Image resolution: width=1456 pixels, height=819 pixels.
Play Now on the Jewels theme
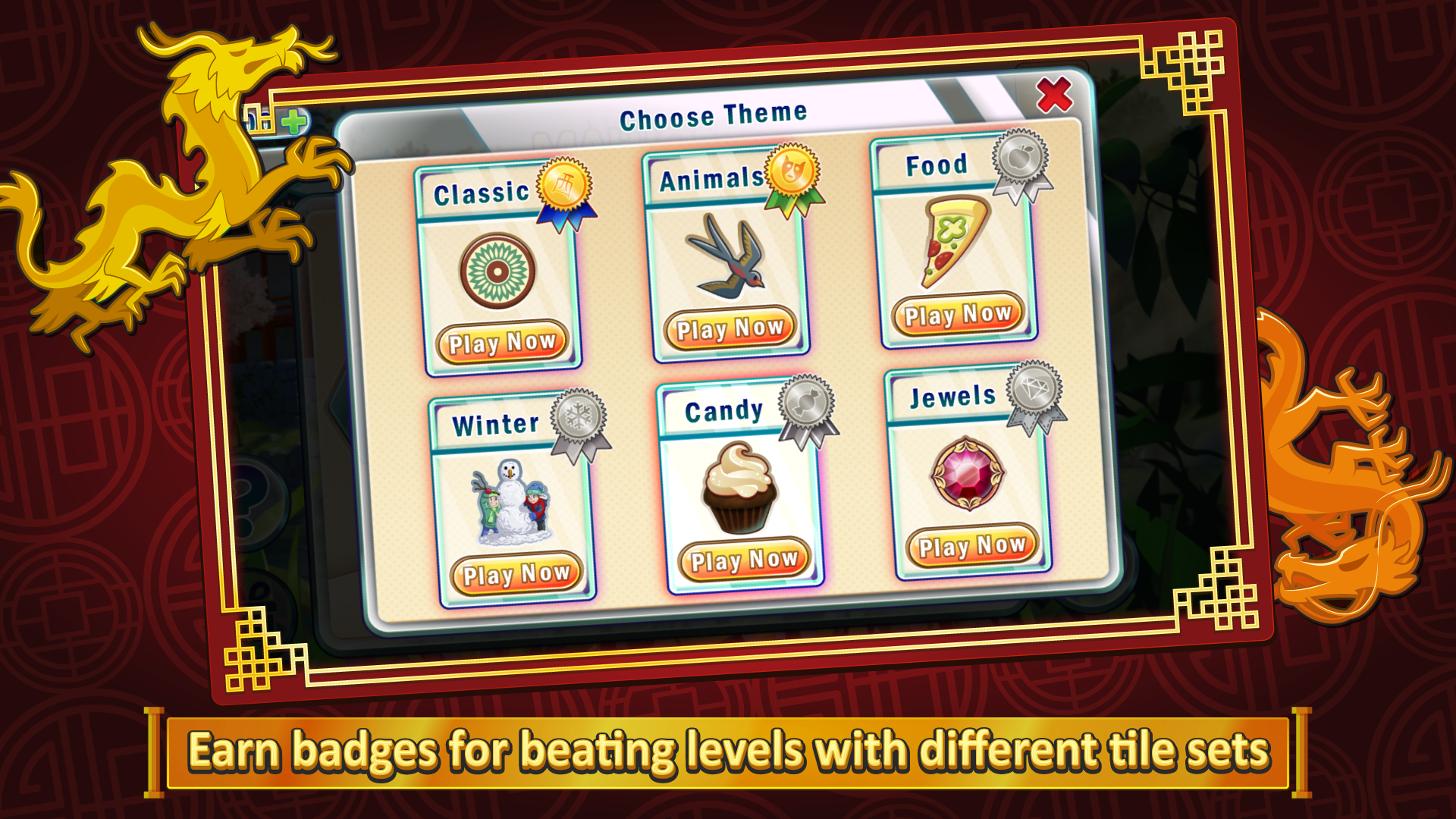coord(972,546)
